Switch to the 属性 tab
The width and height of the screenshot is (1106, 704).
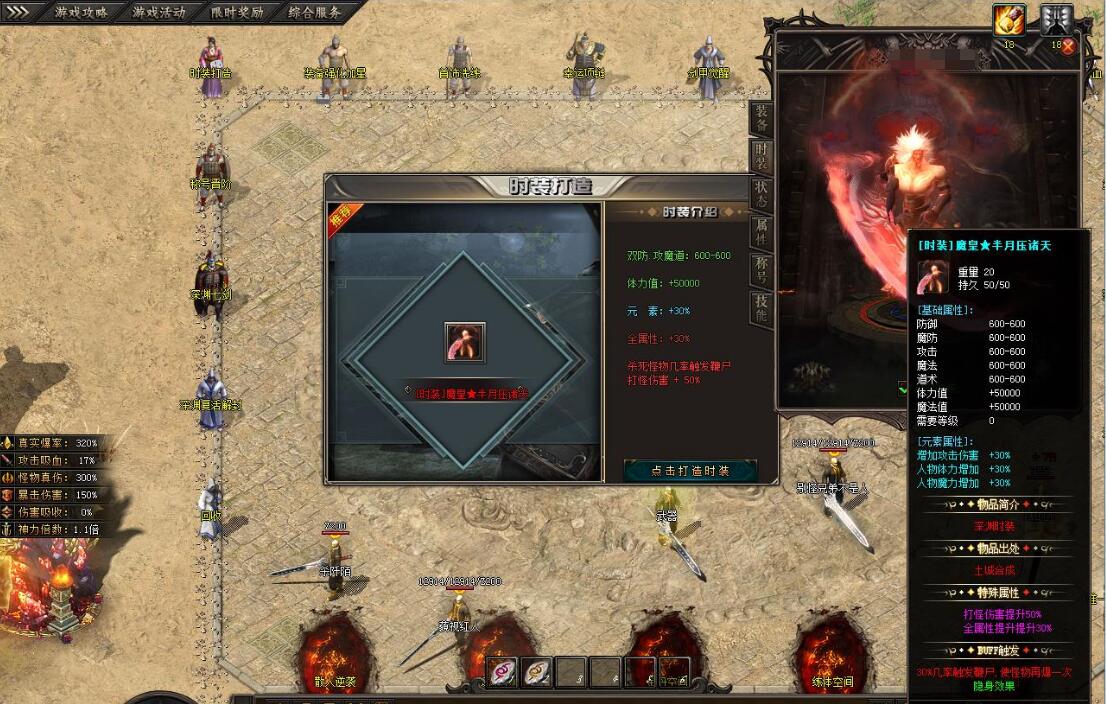pos(762,231)
